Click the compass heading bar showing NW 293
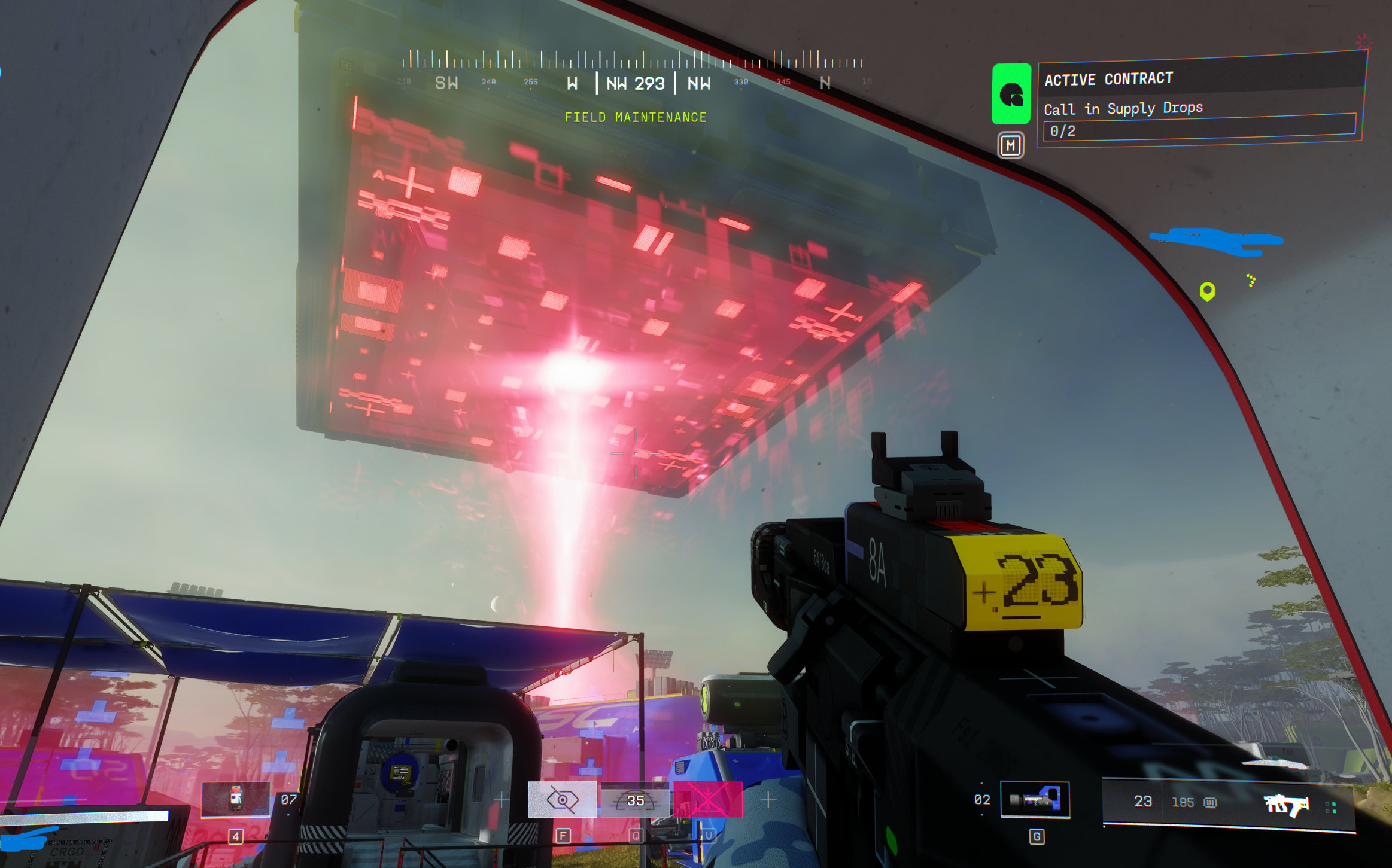 635,83
